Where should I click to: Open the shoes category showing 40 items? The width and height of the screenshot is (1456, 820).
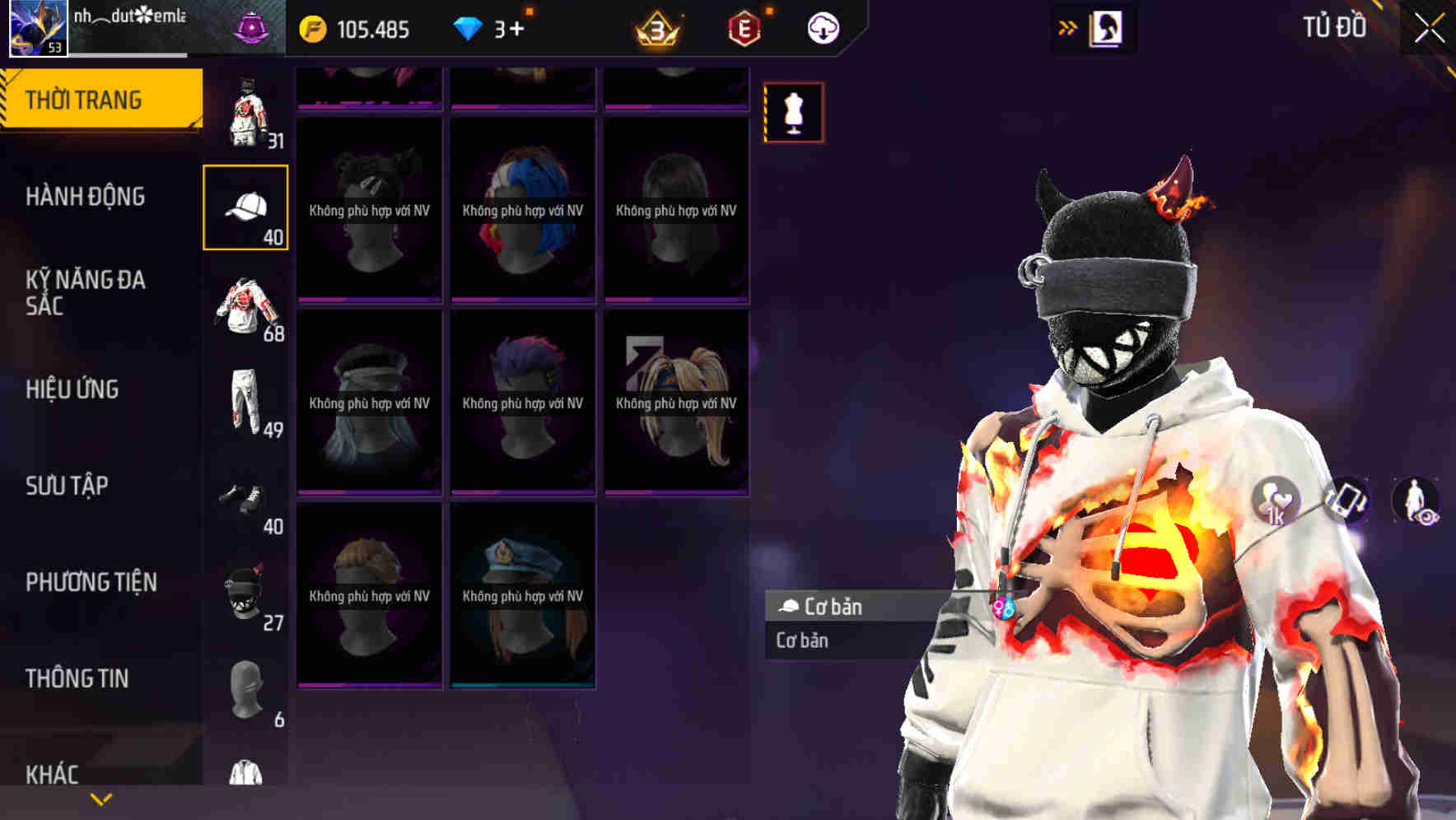point(246,498)
